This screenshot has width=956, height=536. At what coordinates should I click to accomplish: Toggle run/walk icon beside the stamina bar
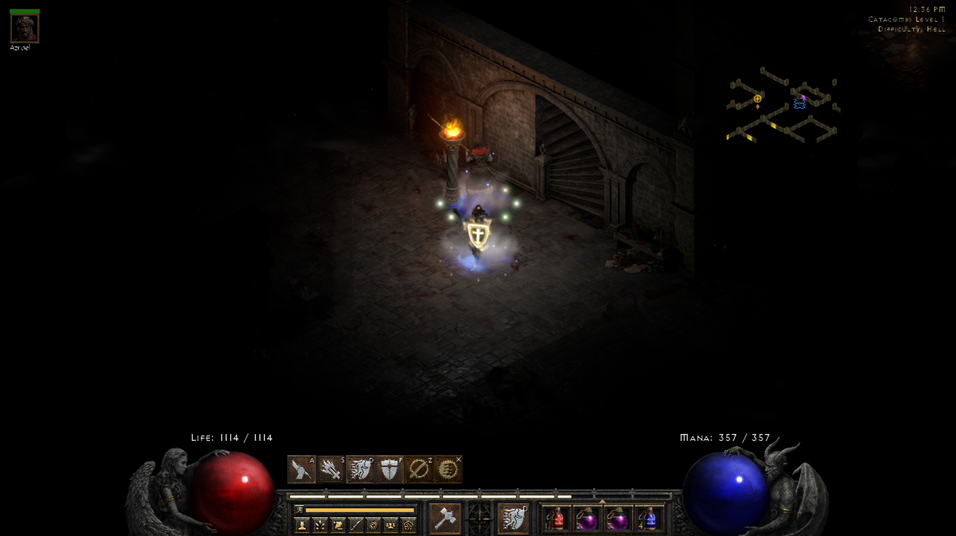(x=299, y=510)
